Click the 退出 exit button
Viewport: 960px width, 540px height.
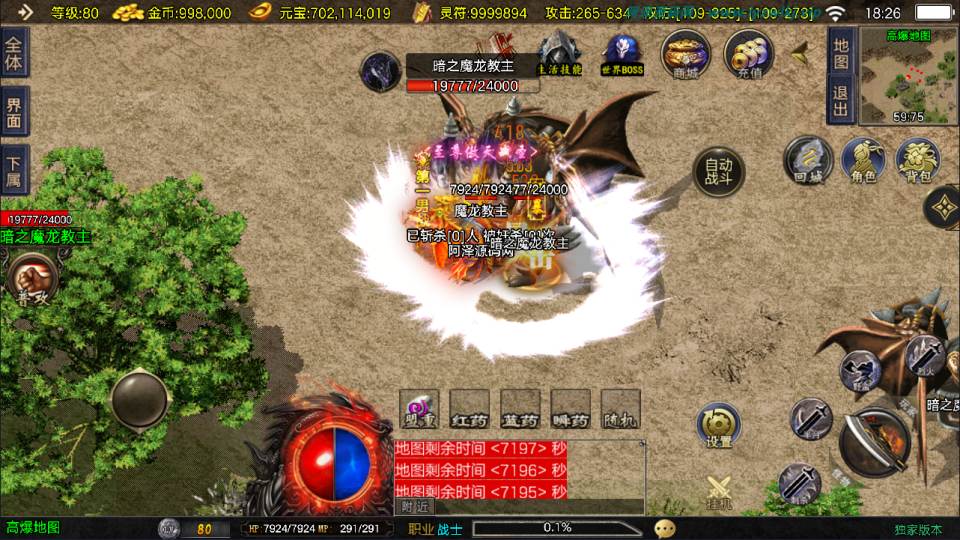point(842,102)
